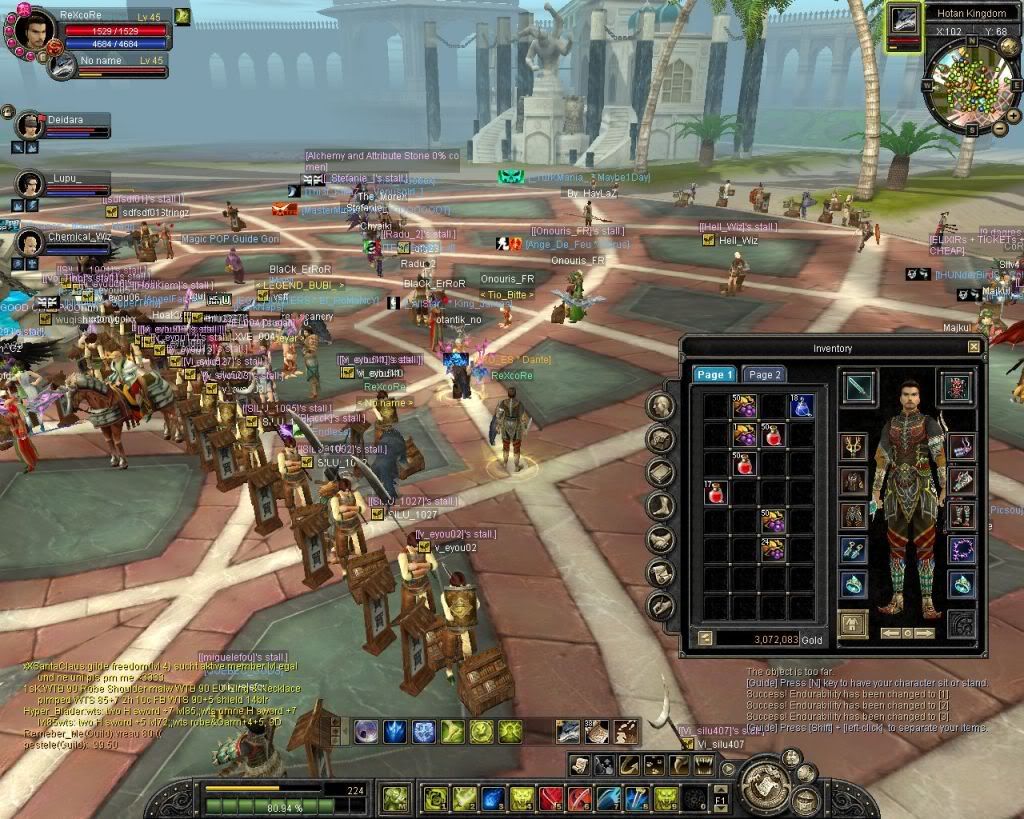Select inventory Page 1 tab
This screenshot has width=1024, height=819.
pos(715,374)
